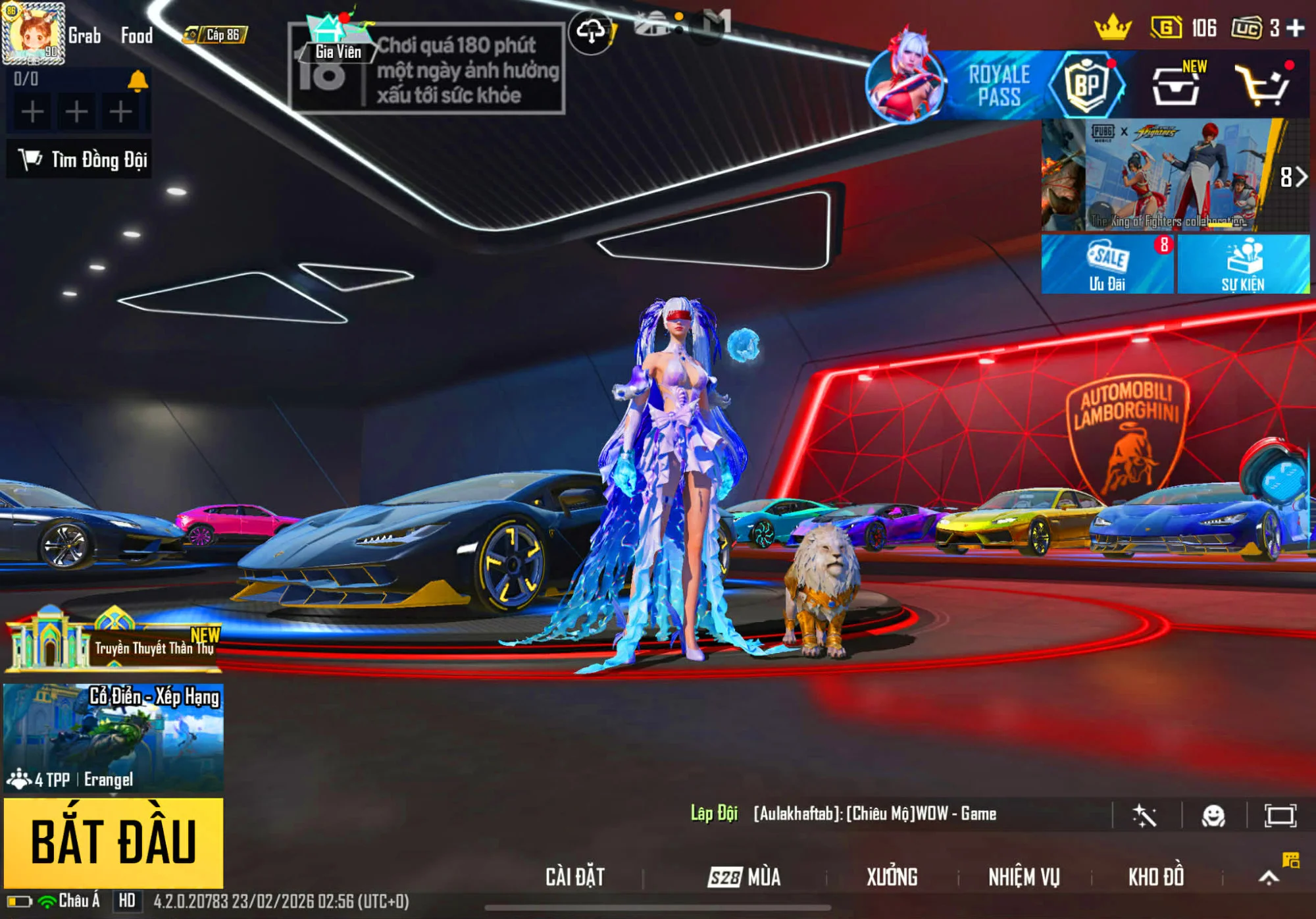Click Tìm Đồng Đội to find teammates
The image size is (1316, 919).
[x=80, y=159]
